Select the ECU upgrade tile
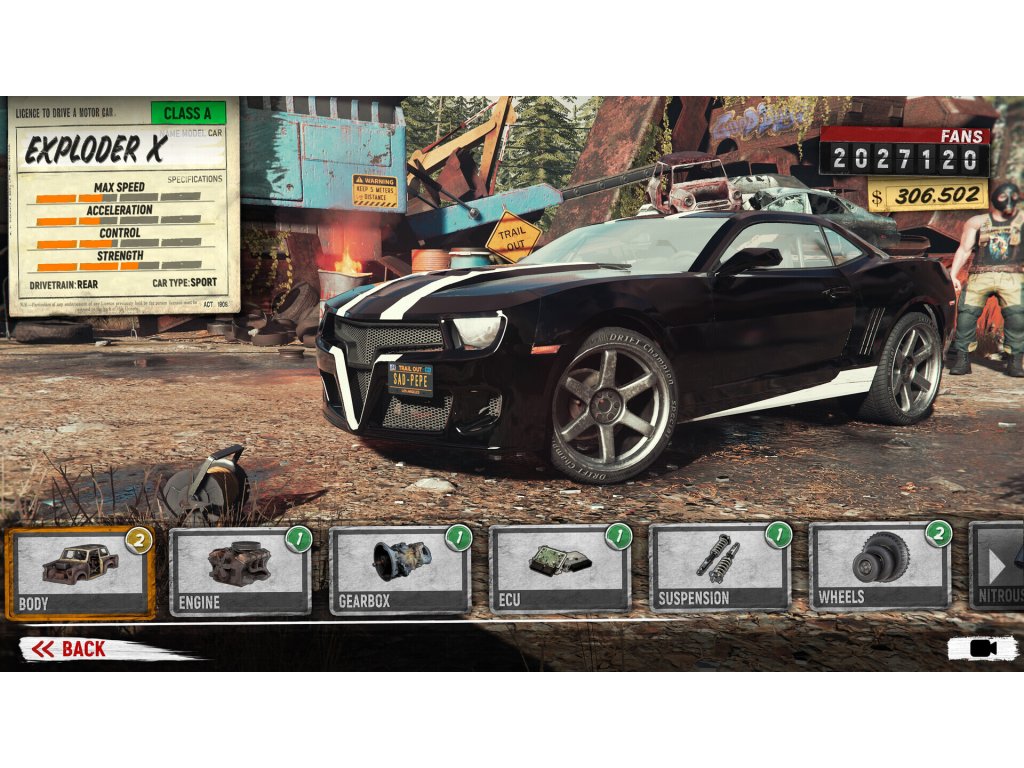Viewport: 1024px width, 768px height. (x=560, y=572)
